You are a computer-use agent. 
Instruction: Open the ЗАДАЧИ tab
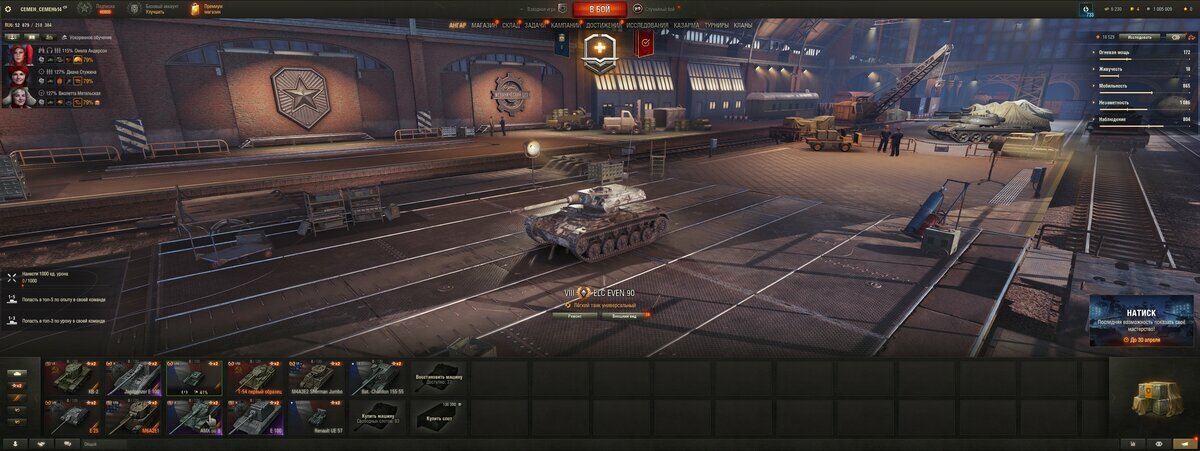535,24
